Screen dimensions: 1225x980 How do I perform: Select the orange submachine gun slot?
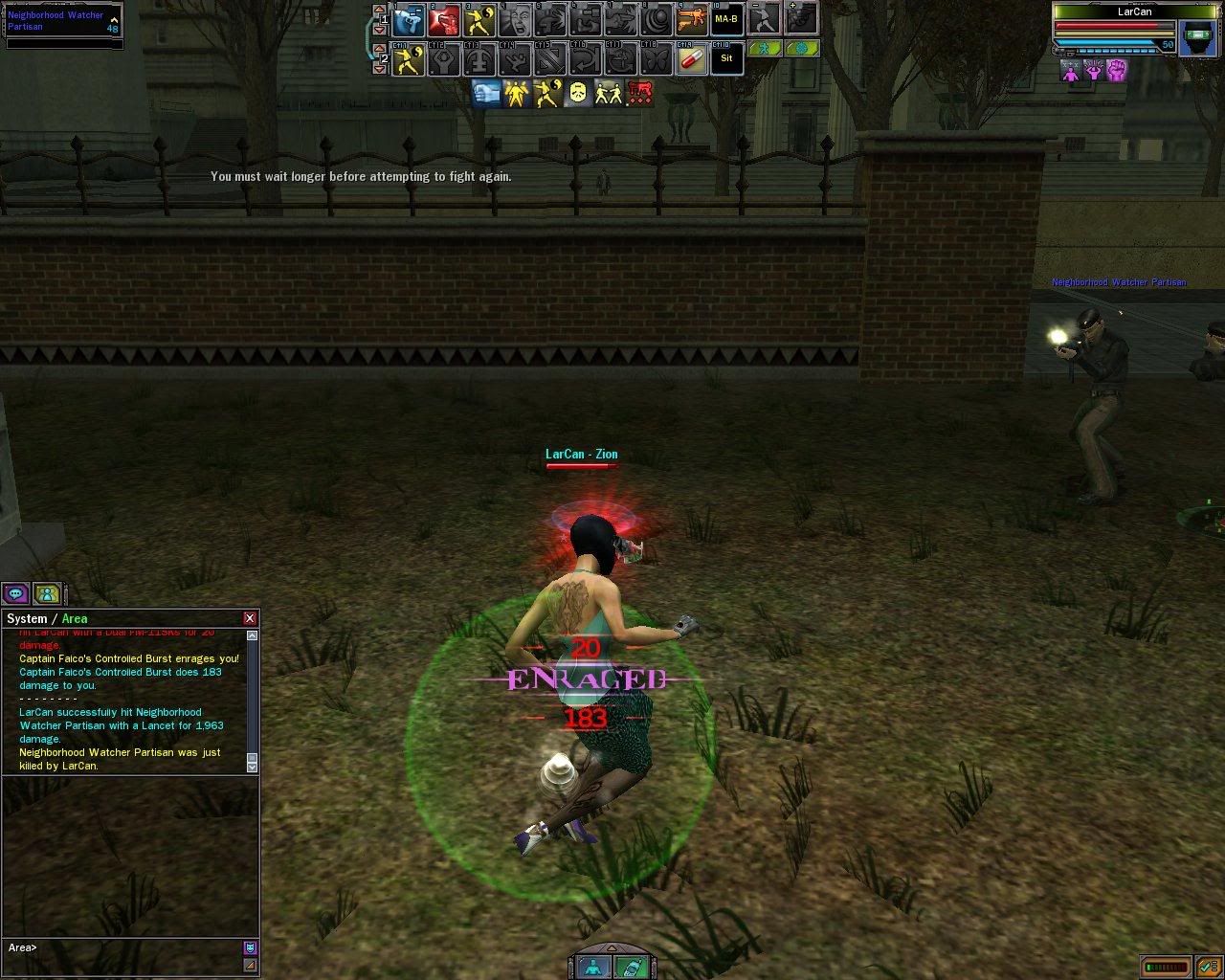pos(691,19)
